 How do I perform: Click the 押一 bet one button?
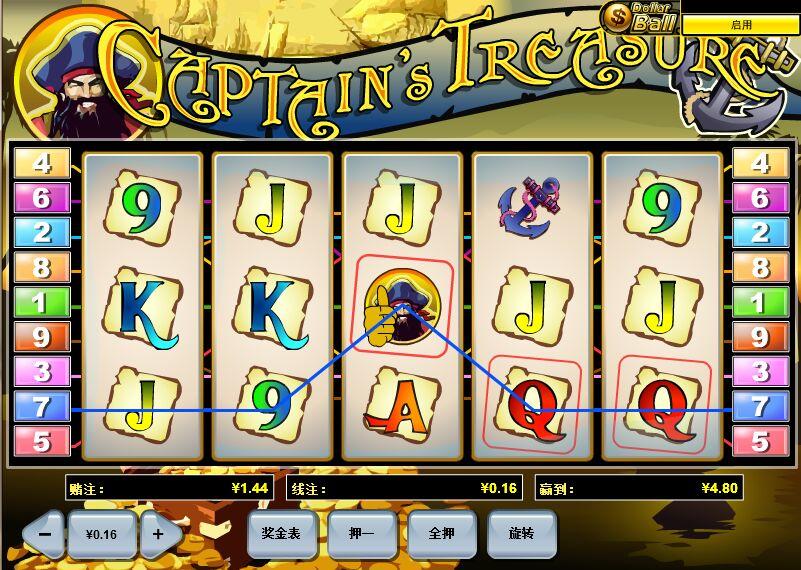click(x=361, y=534)
